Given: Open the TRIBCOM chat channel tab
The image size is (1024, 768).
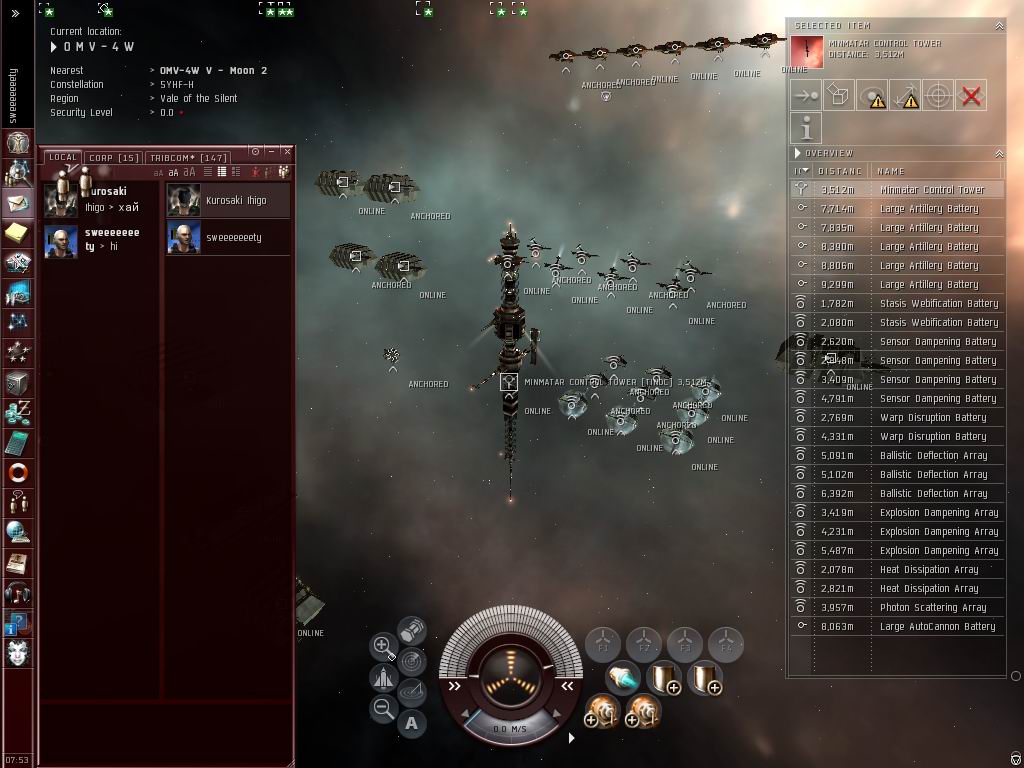Looking at the screenshot, I should (188, 158).
